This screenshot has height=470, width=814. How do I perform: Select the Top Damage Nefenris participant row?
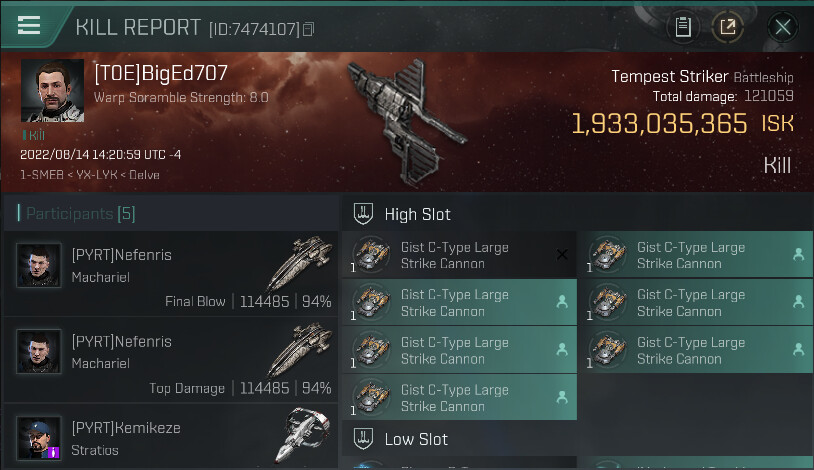(176, 361)
